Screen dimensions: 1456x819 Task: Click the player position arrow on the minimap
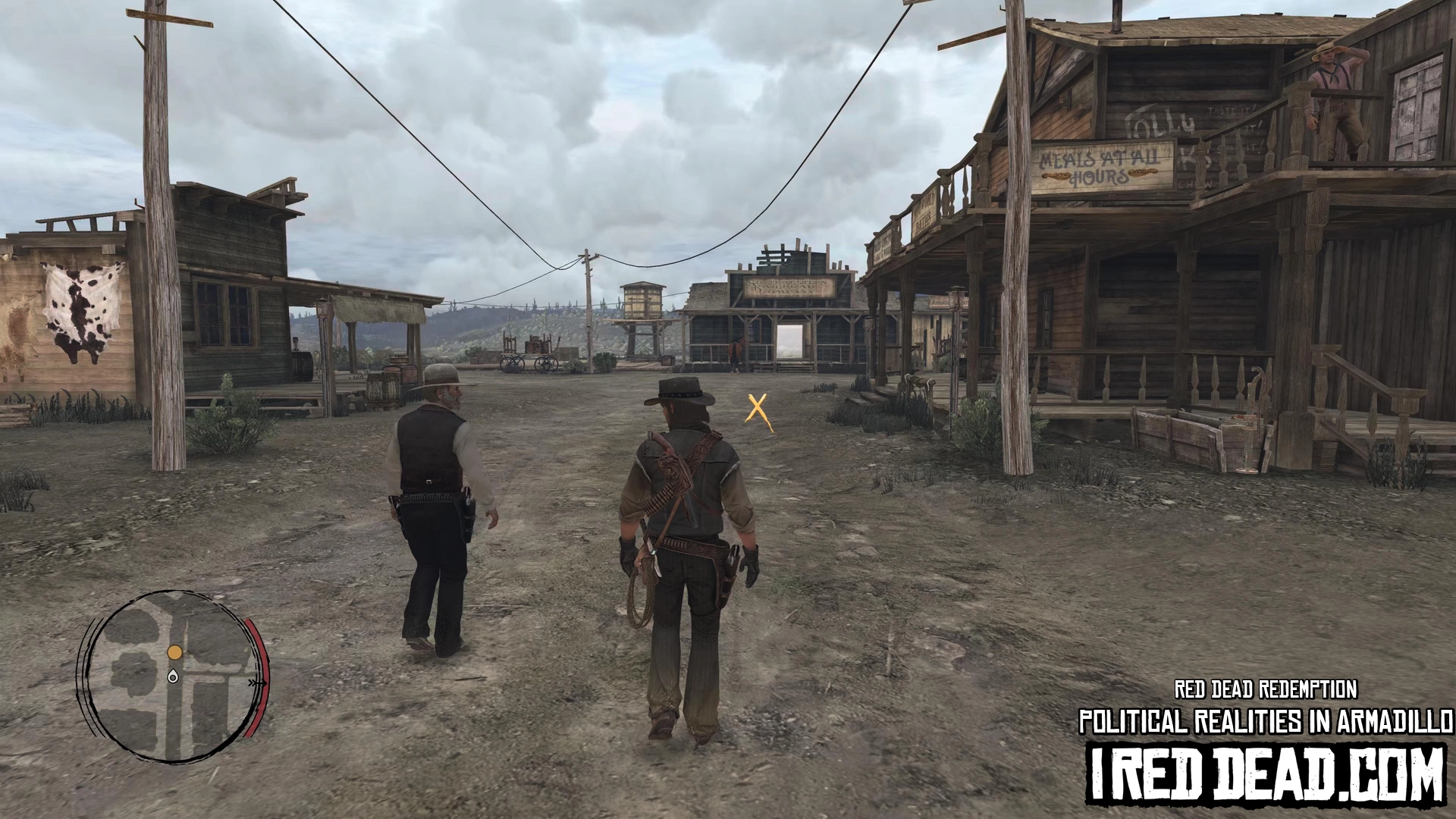(x=173, y=676)
